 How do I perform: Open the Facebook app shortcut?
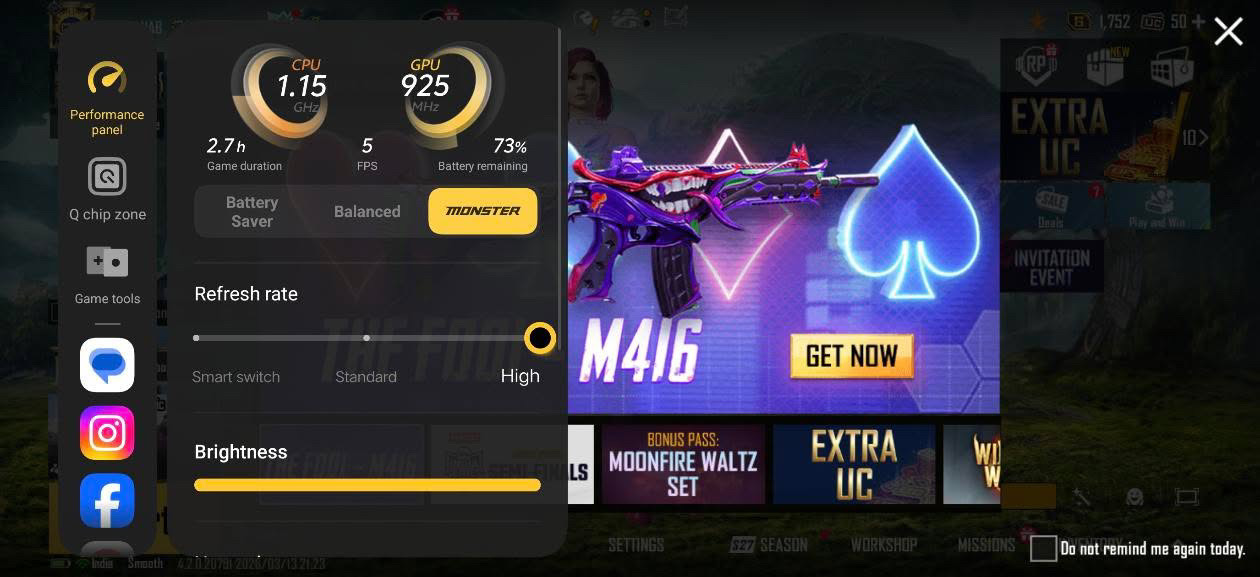(107, 500)
